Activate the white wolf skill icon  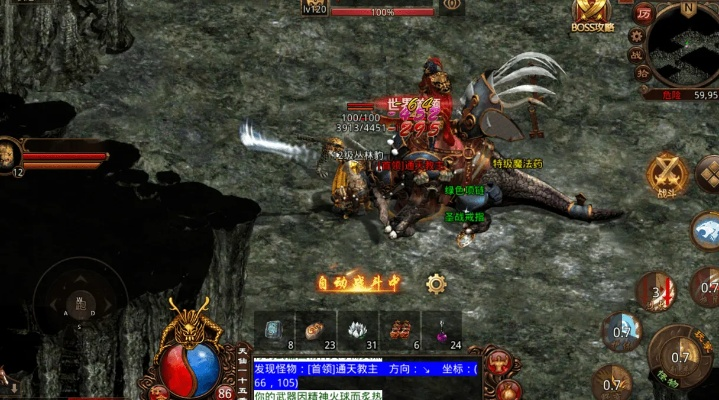point(705,230)
